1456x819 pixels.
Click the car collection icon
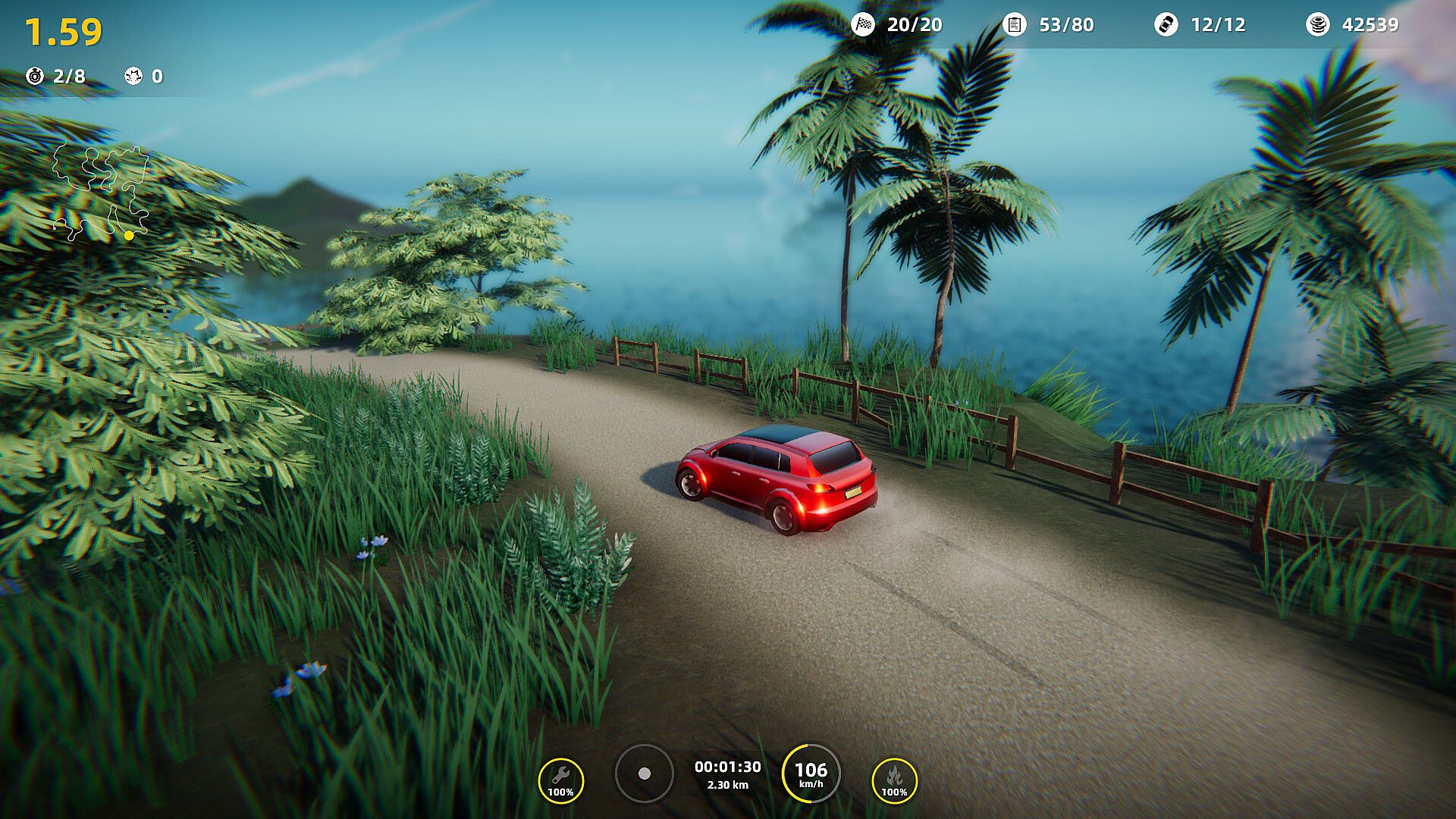[1166, 25]
